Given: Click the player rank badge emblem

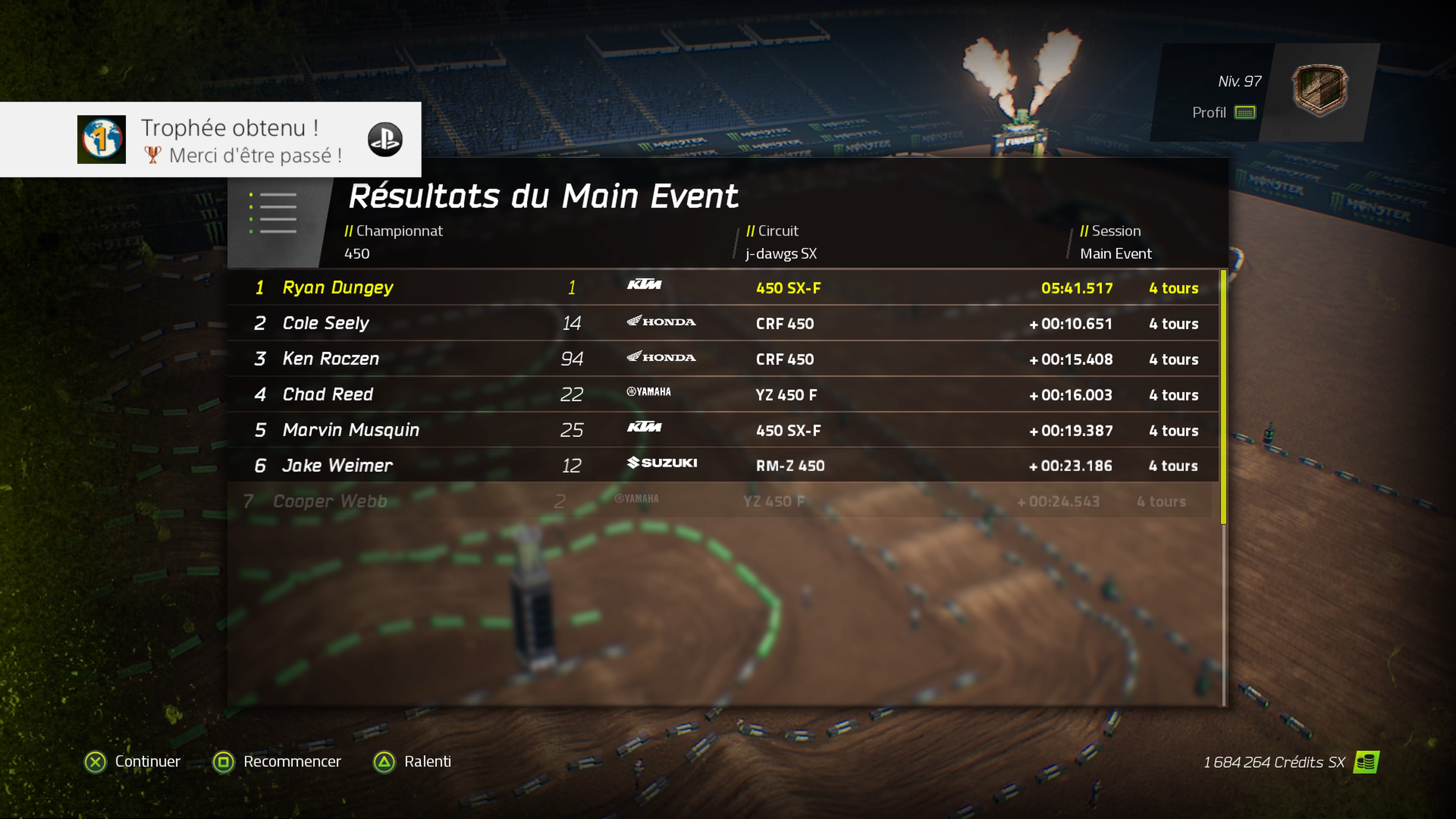Looking at the screenshot, I should (1319, 91).
